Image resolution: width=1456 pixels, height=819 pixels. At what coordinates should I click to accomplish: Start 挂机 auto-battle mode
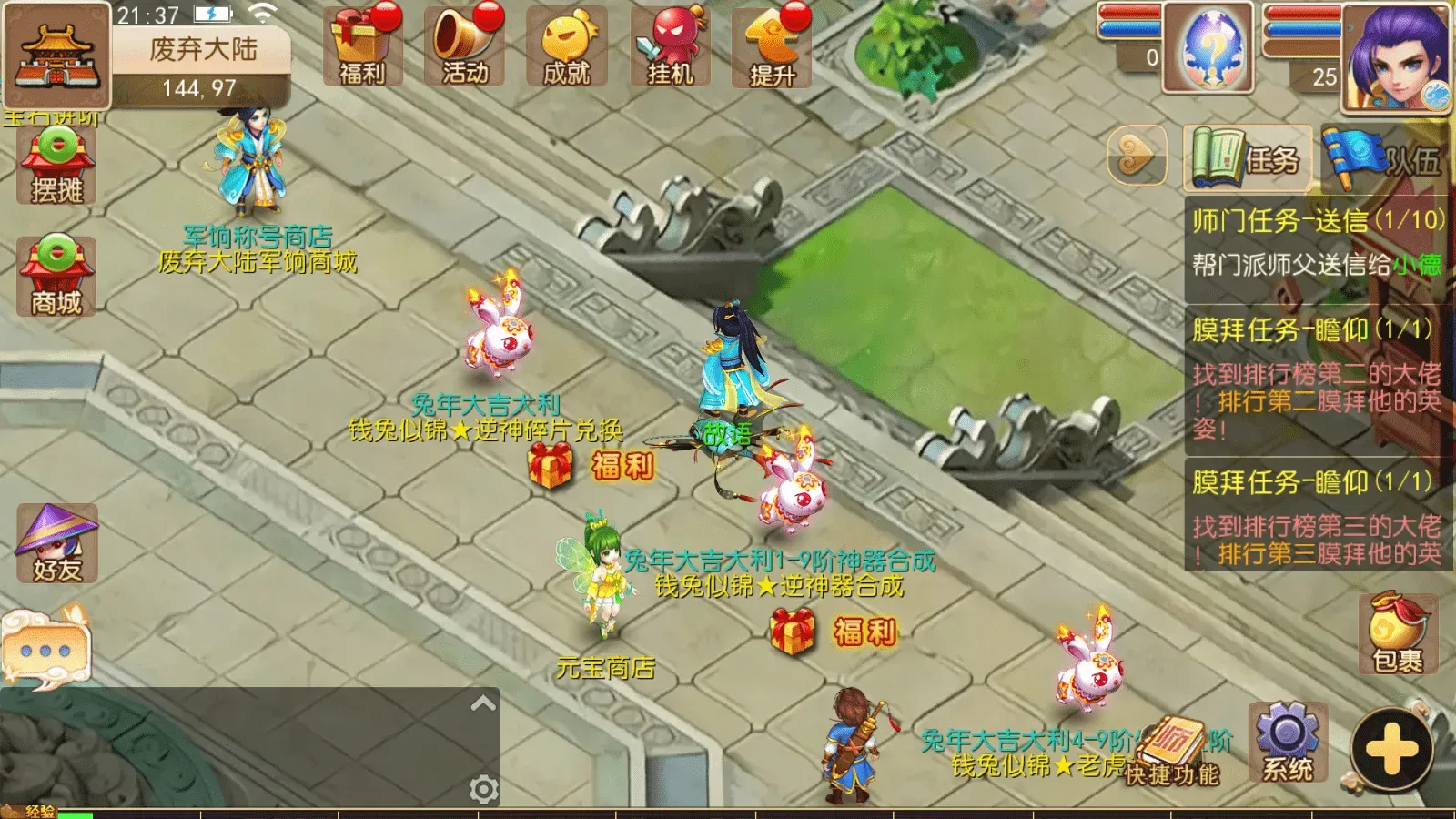[x=669, y=45]
